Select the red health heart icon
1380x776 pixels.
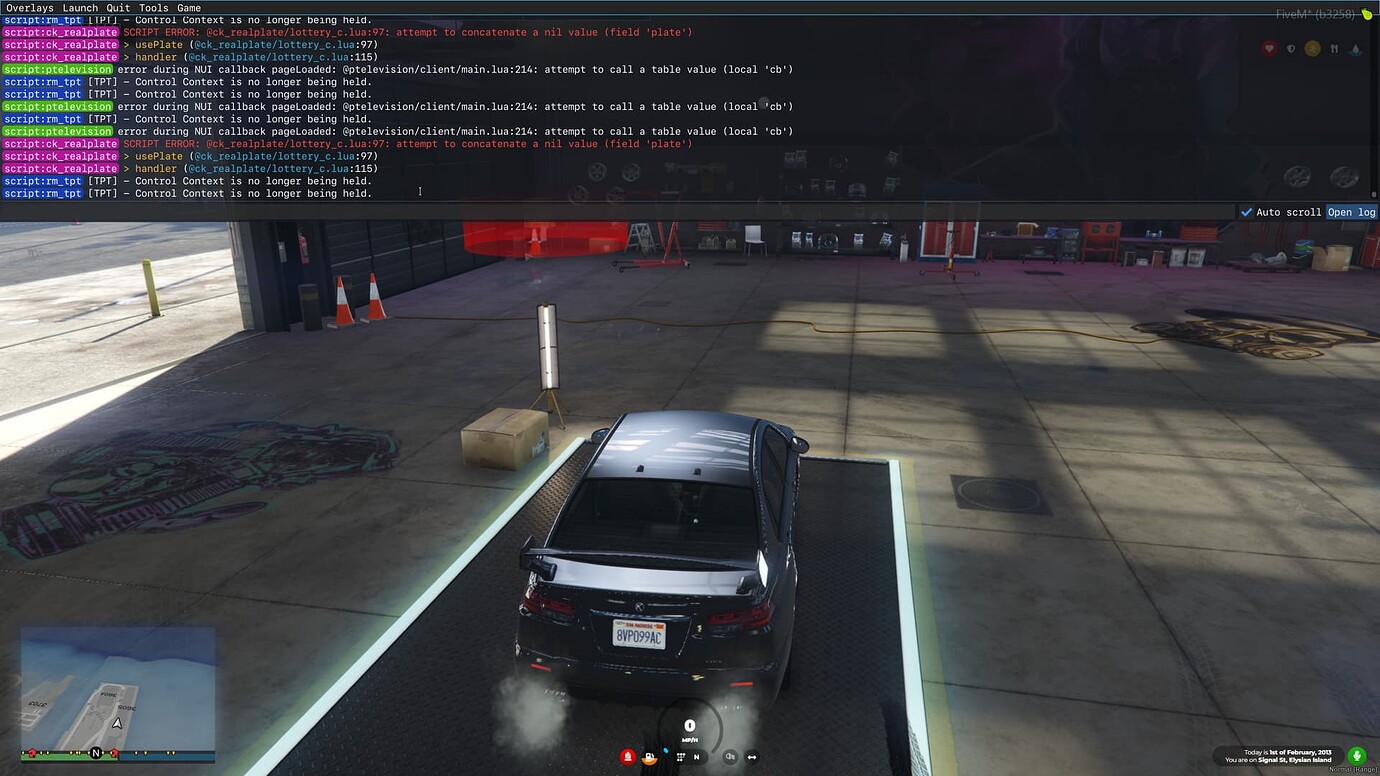tap(1269, 49)
